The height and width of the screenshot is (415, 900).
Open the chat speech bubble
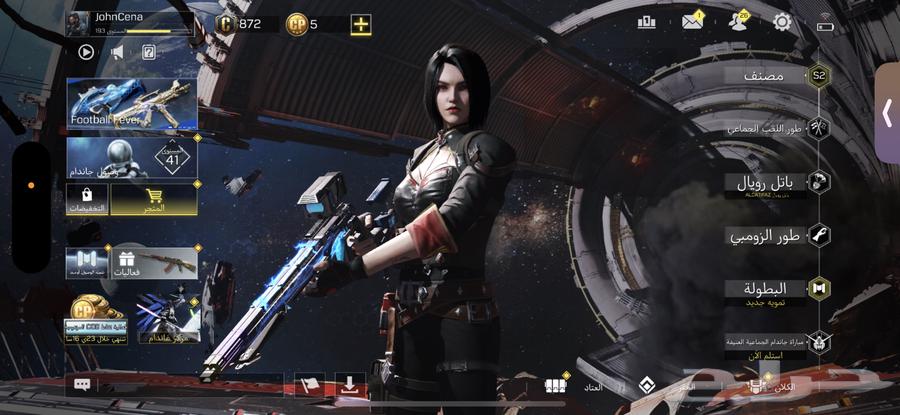click(83, 384)
